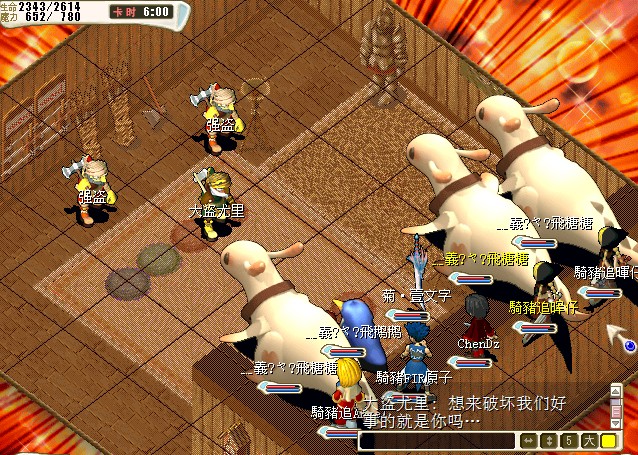Change the chat line count button labeled 5
The height and width of the screenshot is (455, 638).
(568, 441)
